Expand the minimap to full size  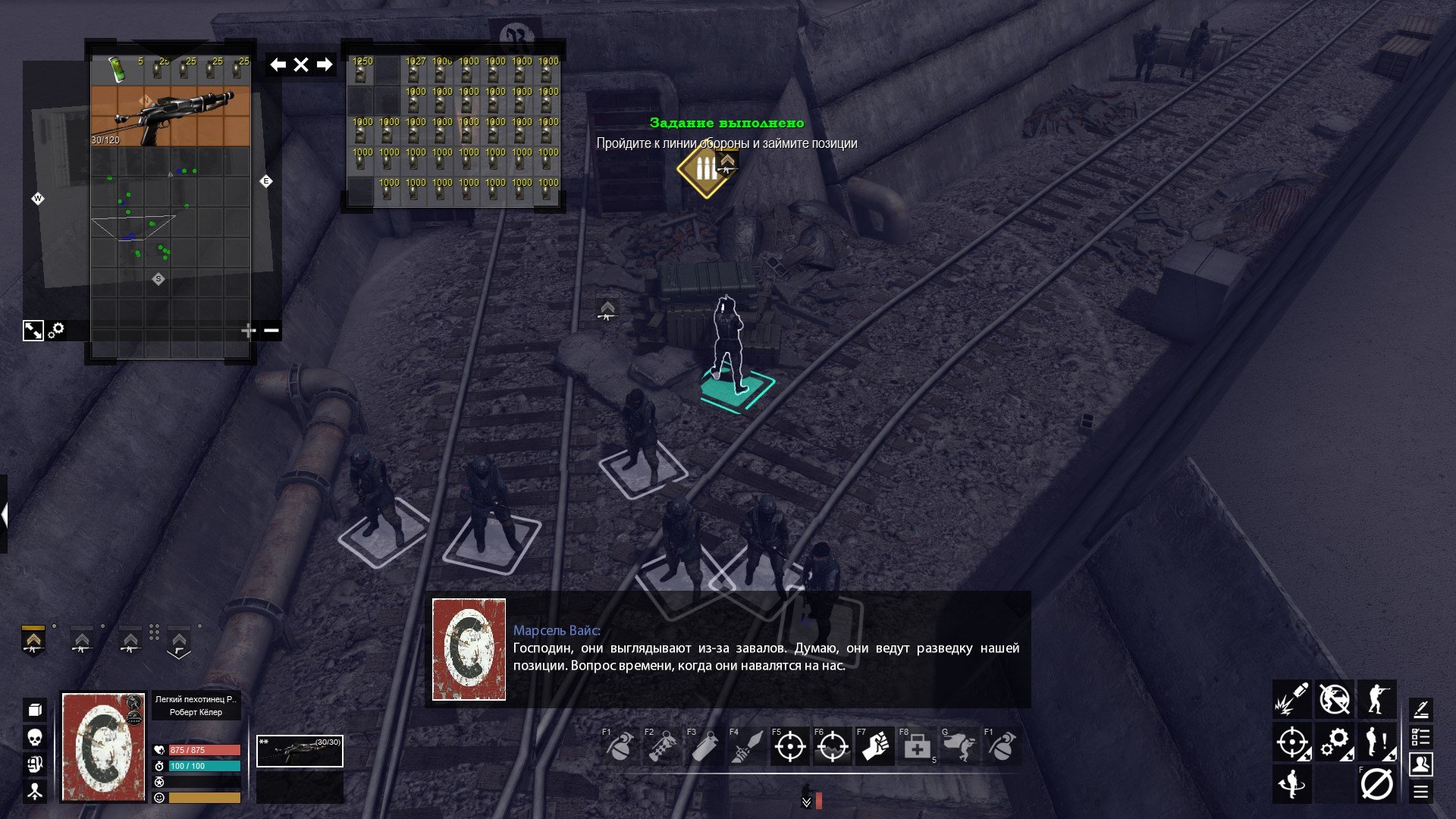33,331
